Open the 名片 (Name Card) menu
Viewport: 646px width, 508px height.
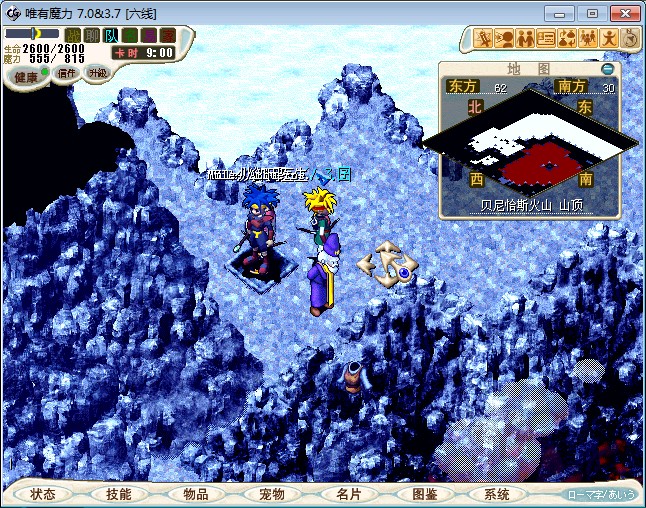[x=347, y=494]
